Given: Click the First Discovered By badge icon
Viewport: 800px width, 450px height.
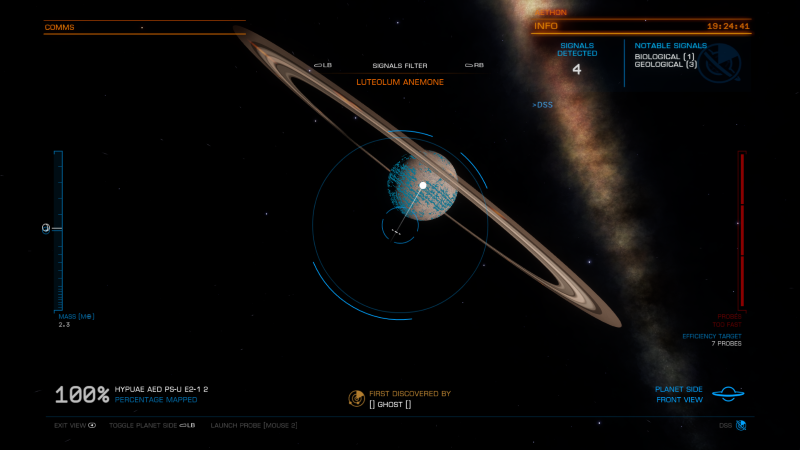Looking at the screenshot, I should (x=356, y=398).
